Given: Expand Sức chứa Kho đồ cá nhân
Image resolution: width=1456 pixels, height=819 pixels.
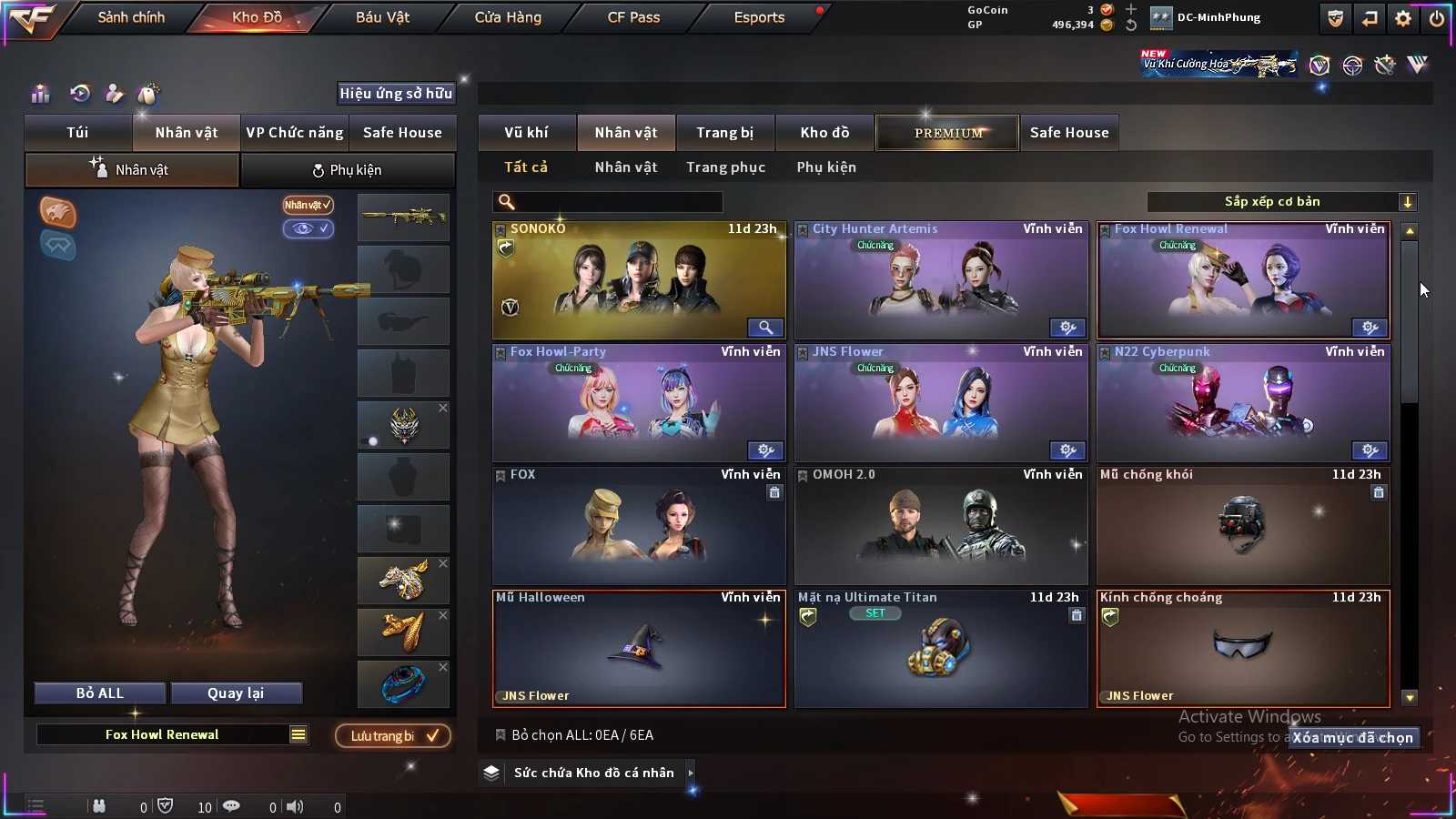Looking at the screenshot, I should pos(593,773).
